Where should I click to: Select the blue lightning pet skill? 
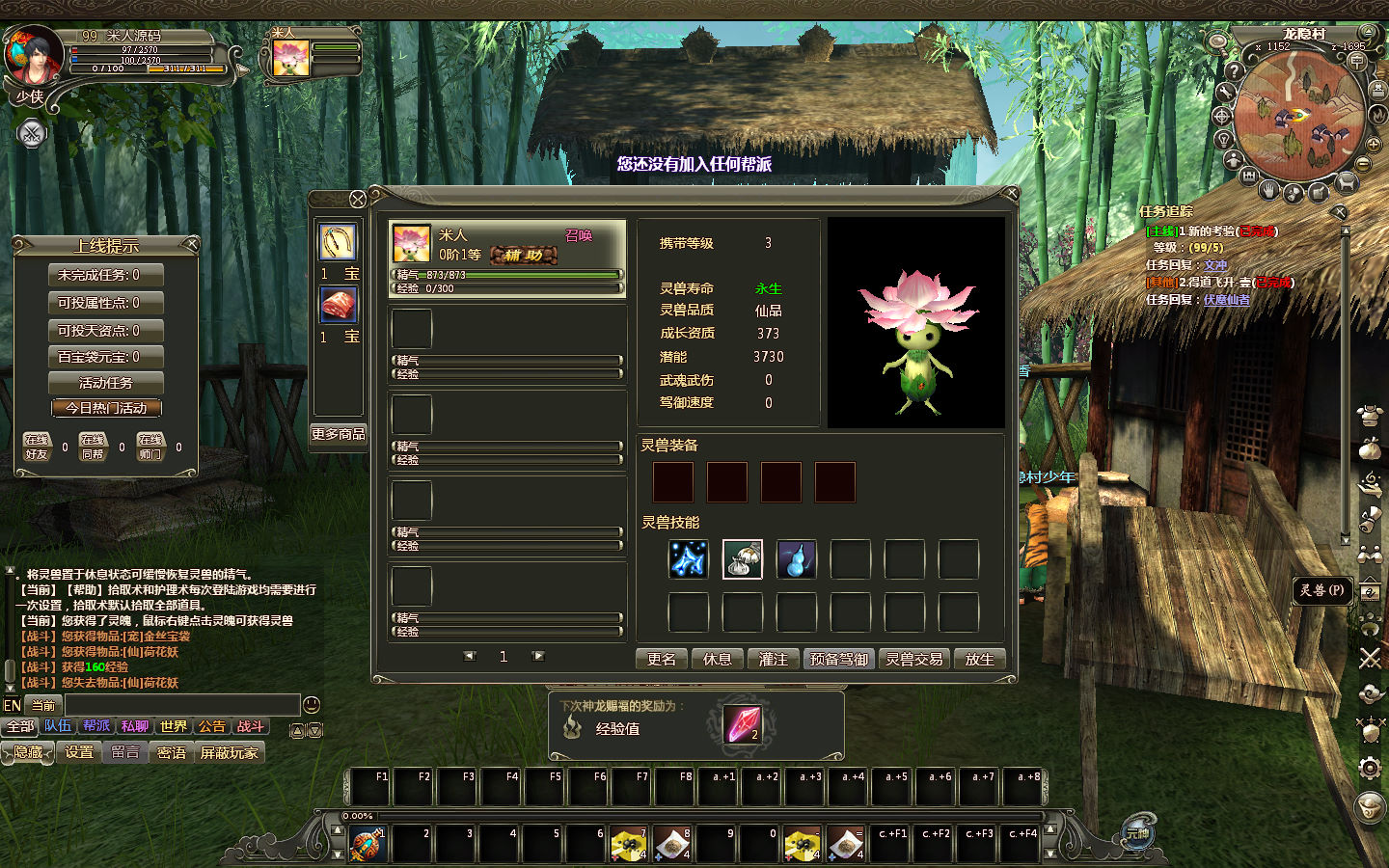click(689, 559)
